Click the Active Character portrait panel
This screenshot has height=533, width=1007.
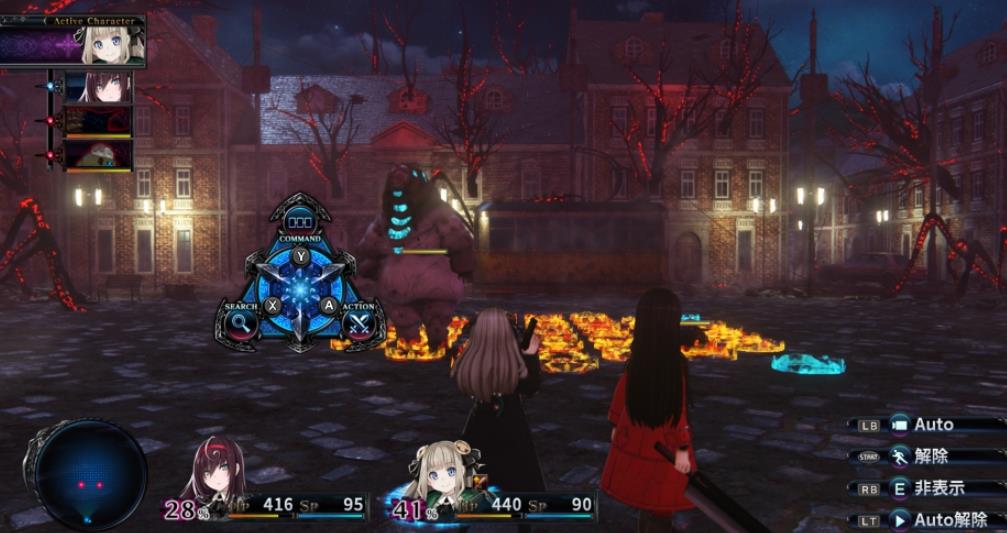74,41
